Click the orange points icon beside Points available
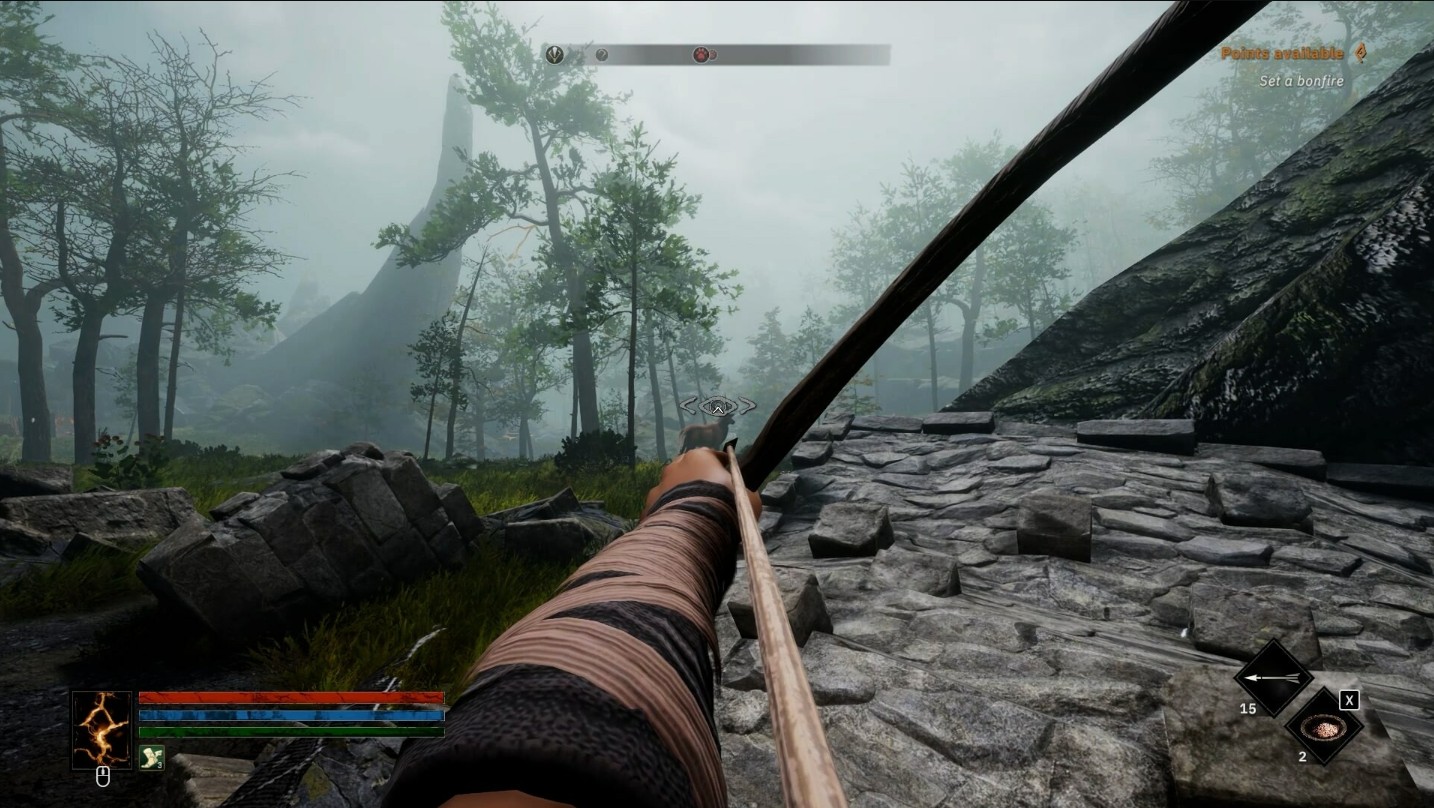 coord(1360,53)
